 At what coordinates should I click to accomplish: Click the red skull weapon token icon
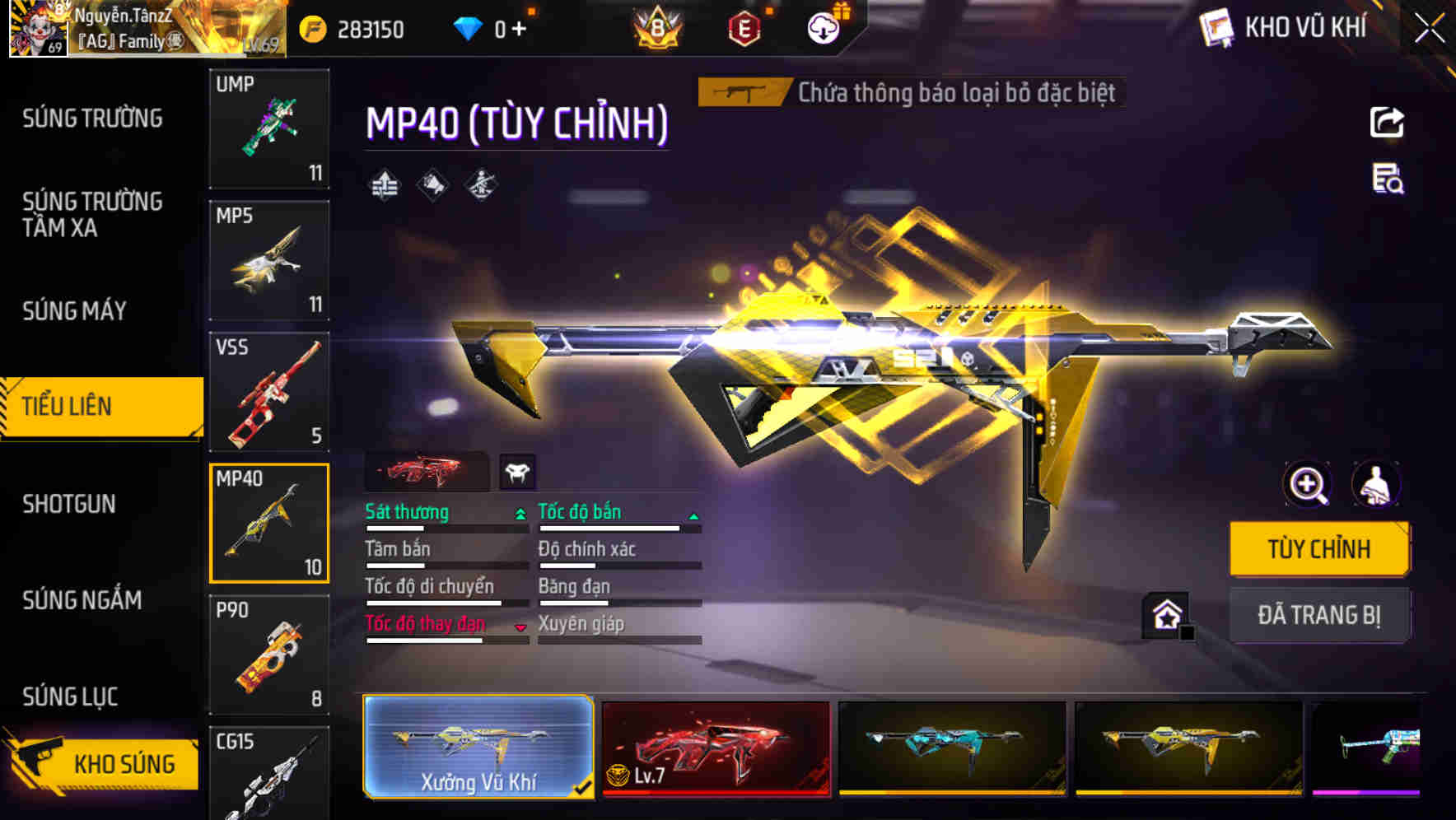[x=519, y=471]
